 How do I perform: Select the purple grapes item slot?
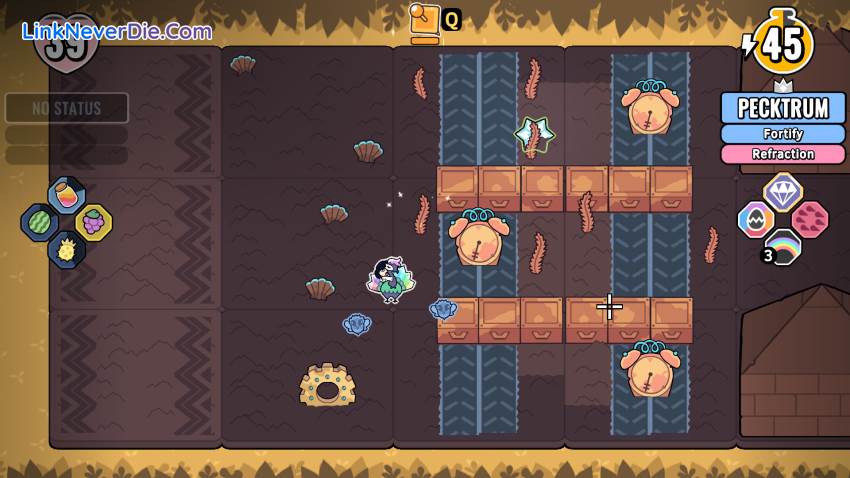coord(93,222)
